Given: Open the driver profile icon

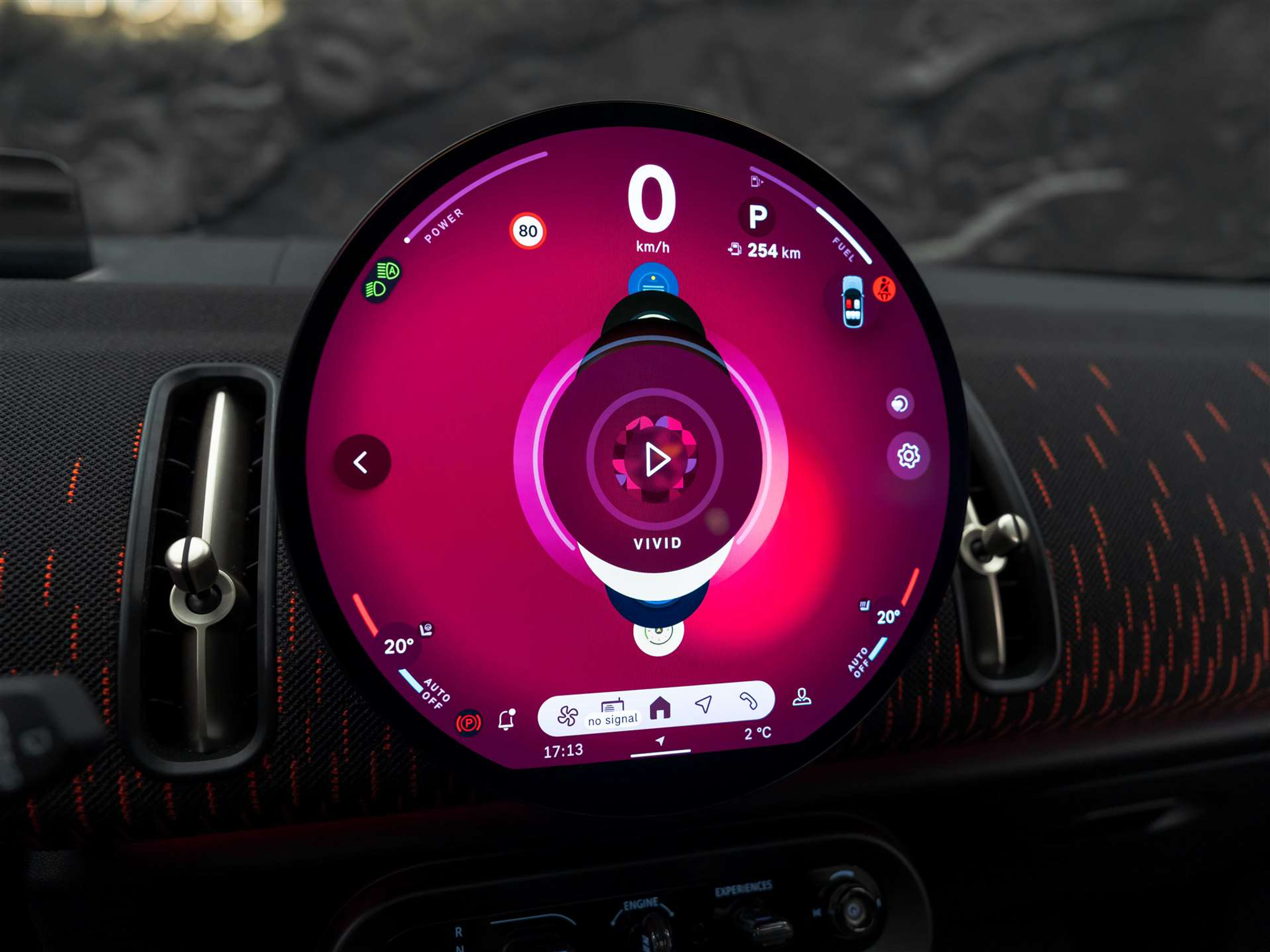Looking at the screenshot, I should tap(802, 697).
